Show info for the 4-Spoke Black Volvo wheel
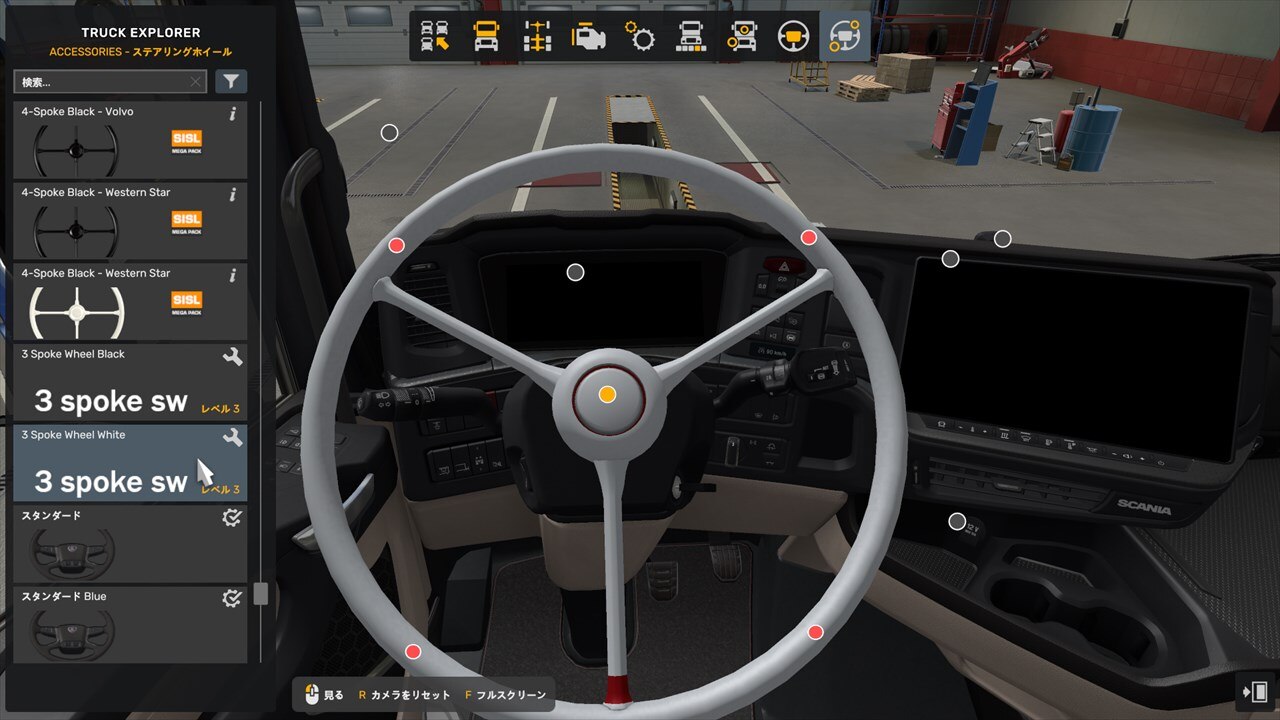This screenshot has height=720, width=1280. tap(233, 114)
